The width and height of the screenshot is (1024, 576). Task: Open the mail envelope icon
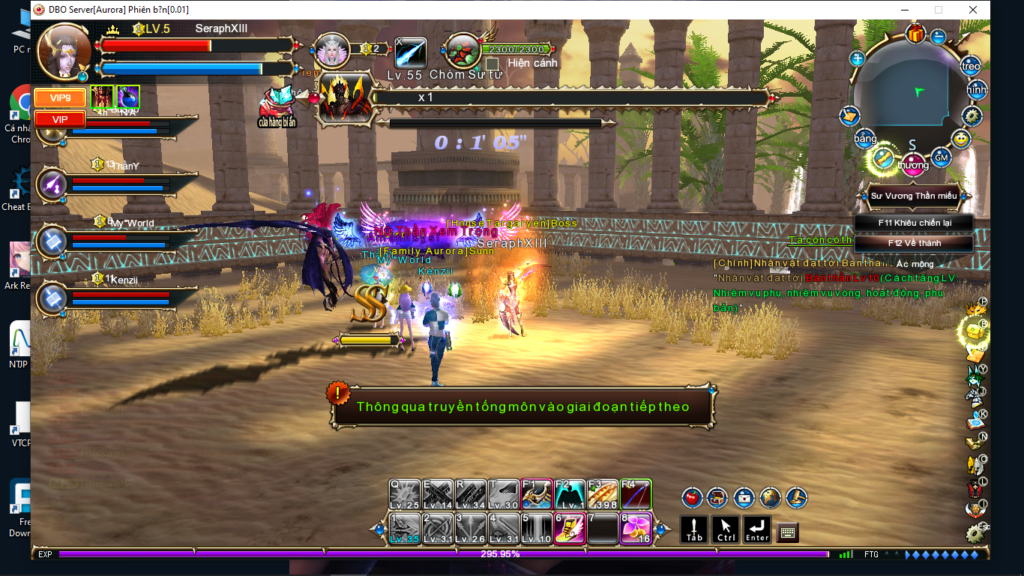pyautogui.click(x=743, y=497)
